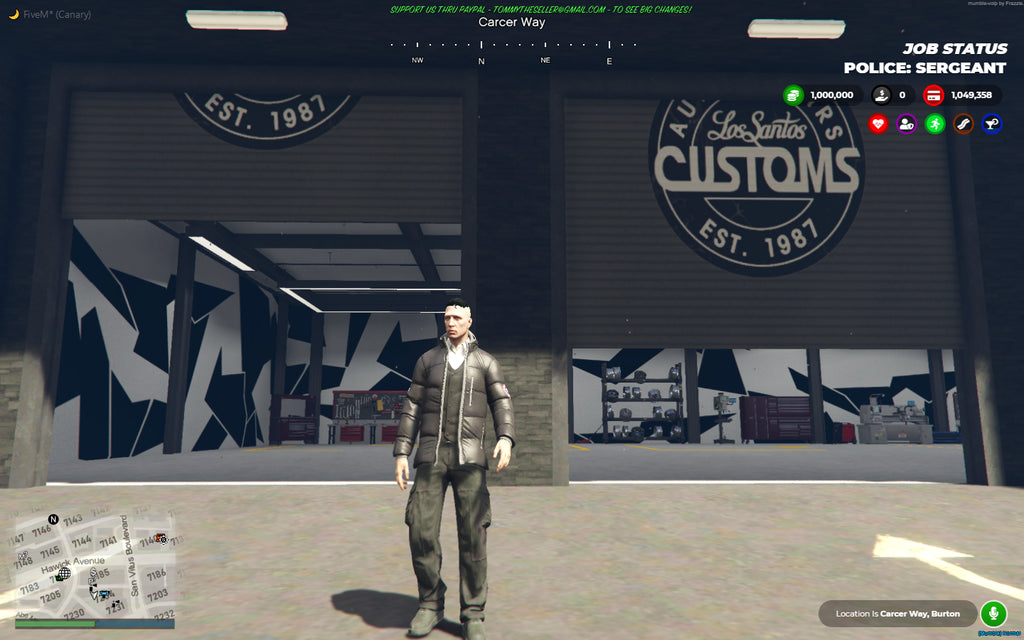1024x640 pixels.
Task: Click the orange bacon hunger icon
Action: [963, 124]
